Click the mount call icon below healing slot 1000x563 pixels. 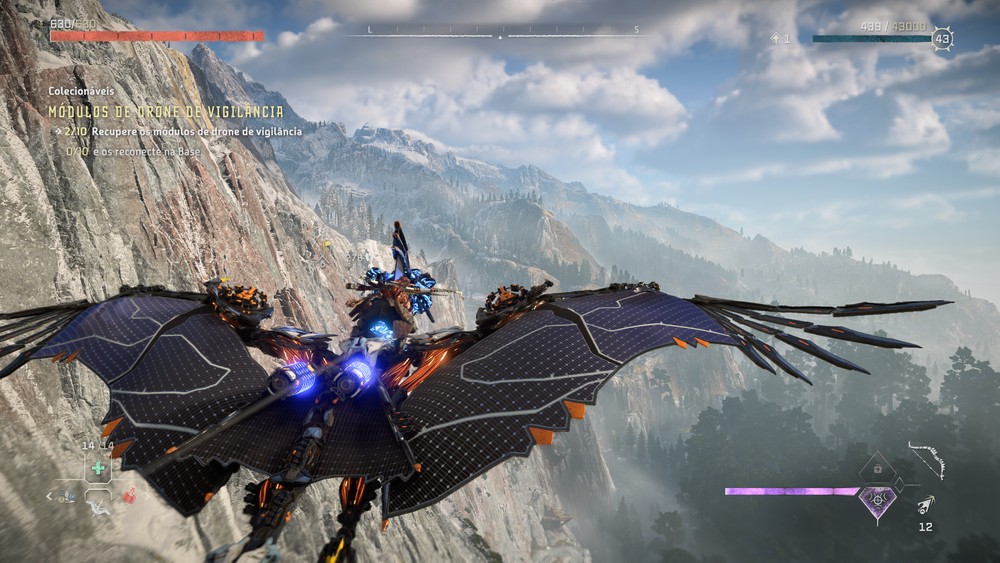coord(98,505)
